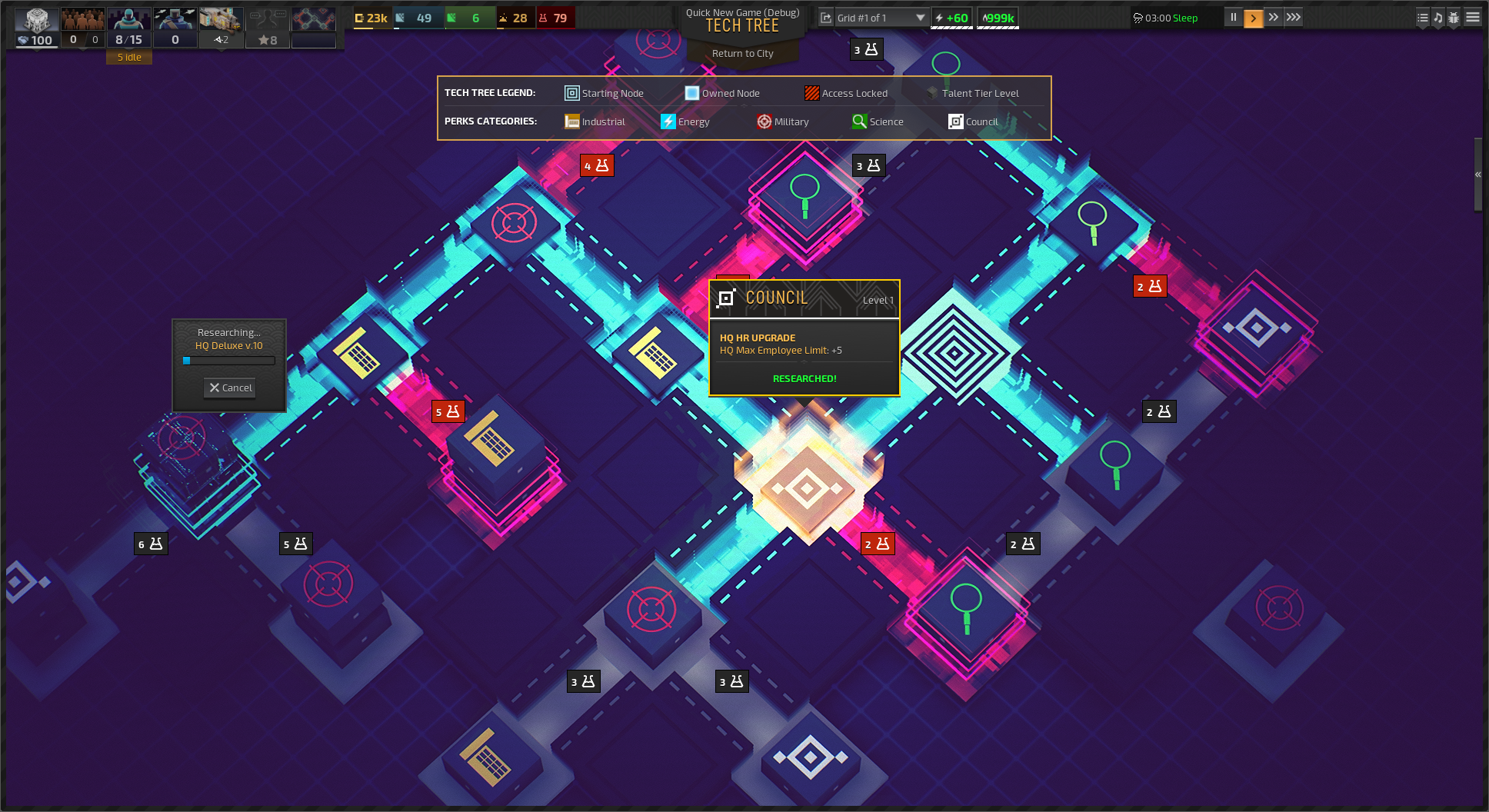Open the tech tree thumbnail icon
Screen dimensions: 1489x812
click(x=313, y=21)
